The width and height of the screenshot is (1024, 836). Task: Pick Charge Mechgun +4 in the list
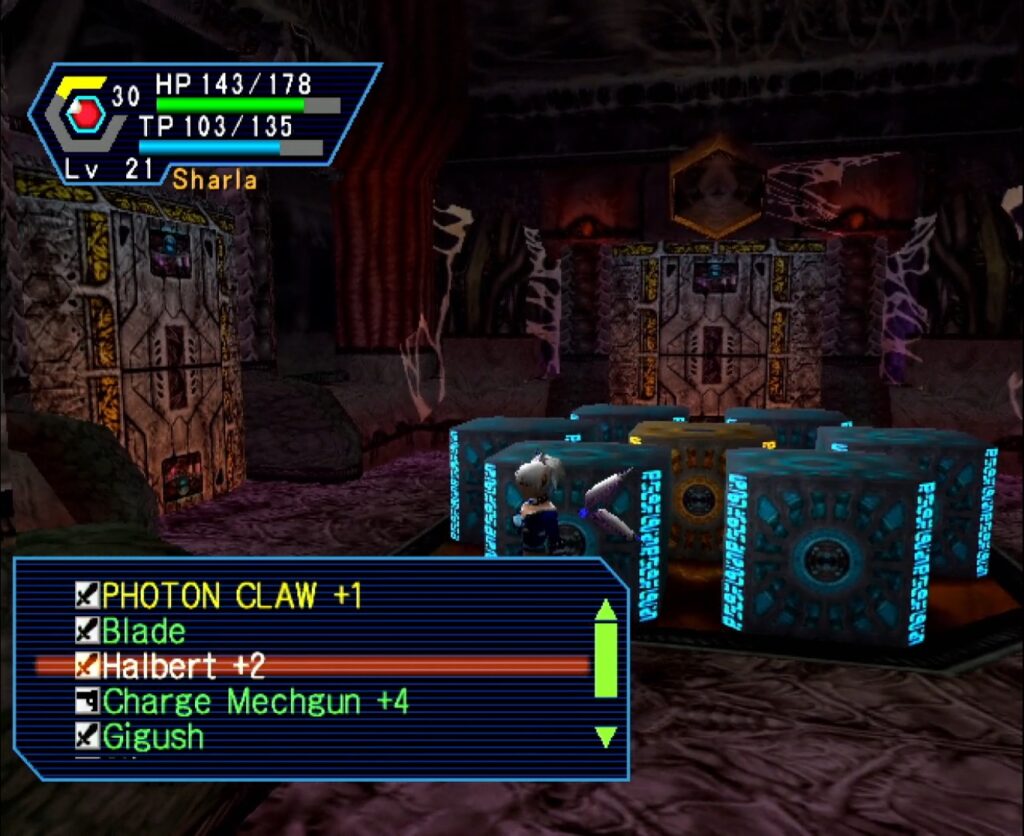pyautogui.click(x=255, y=701)
